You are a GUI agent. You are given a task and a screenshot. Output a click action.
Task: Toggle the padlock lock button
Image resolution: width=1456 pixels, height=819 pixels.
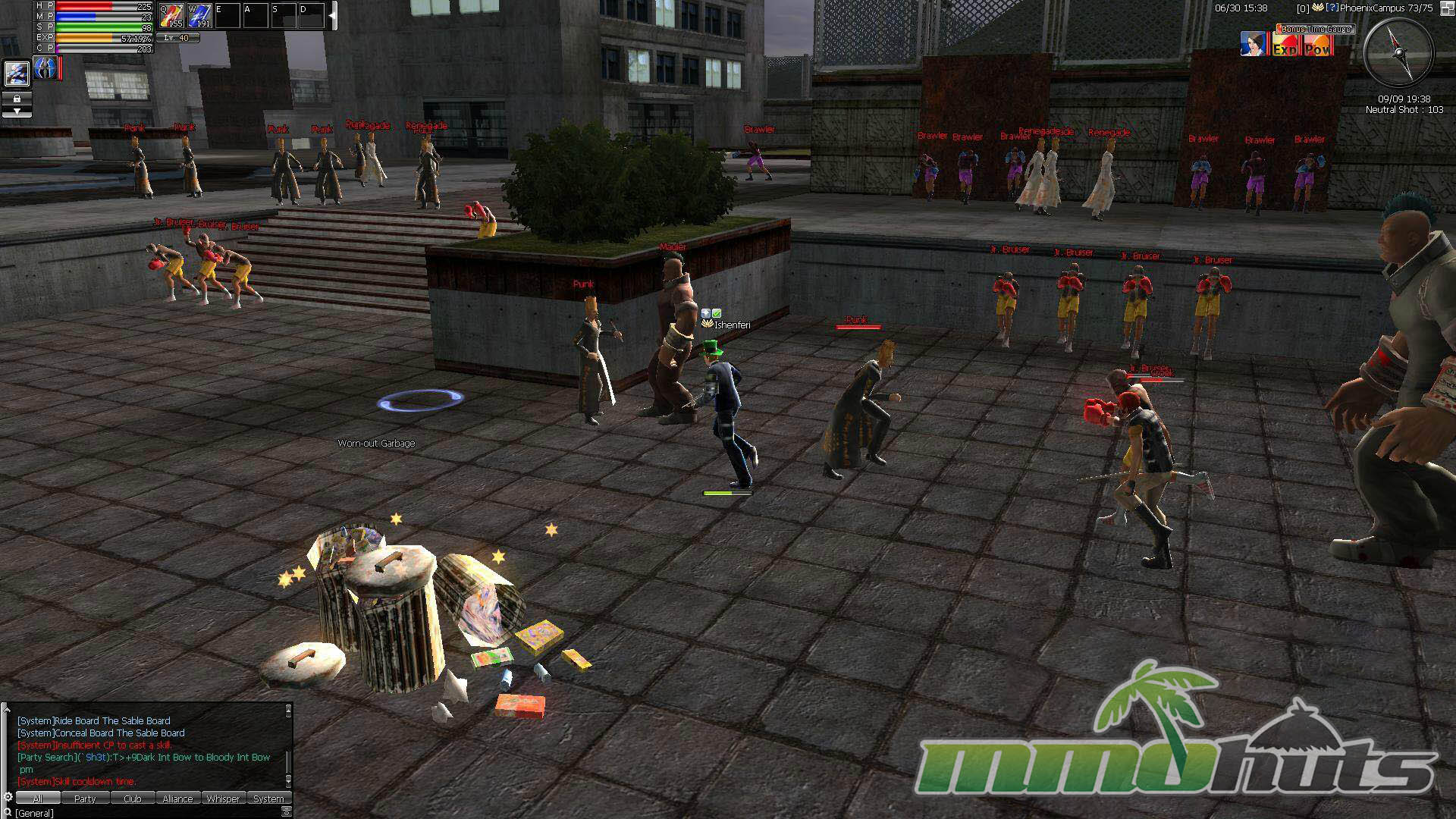click(x=17, y=99)
